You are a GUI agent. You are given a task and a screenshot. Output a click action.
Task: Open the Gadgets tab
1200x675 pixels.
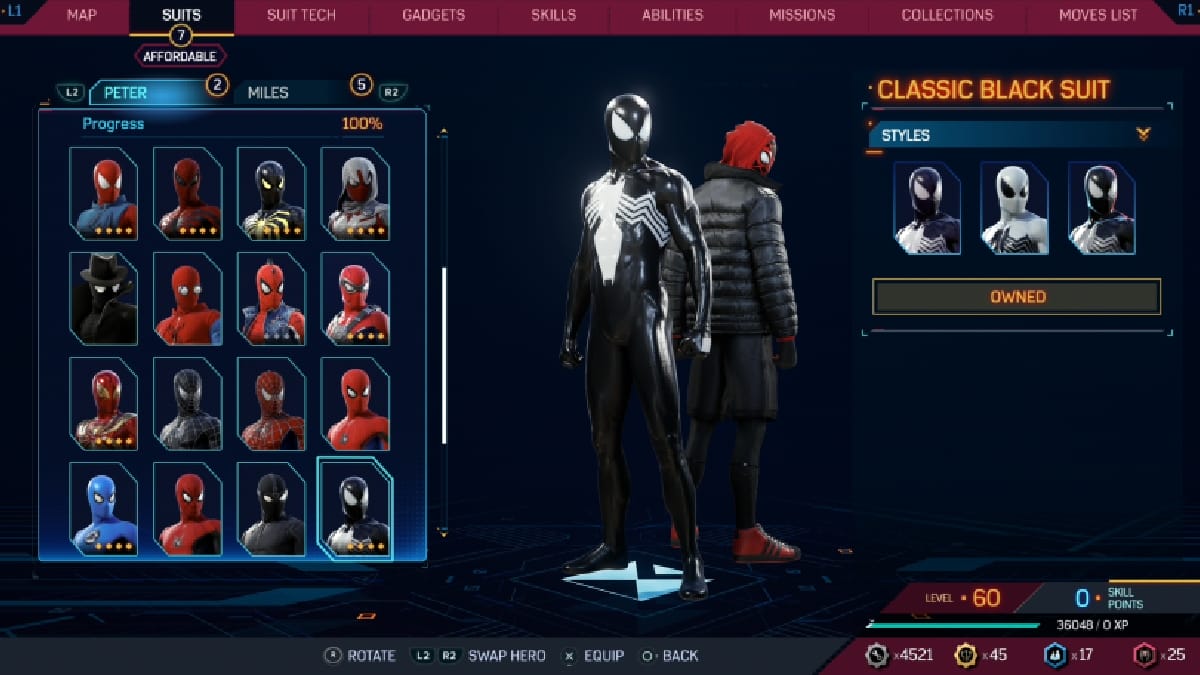(433, 15)
